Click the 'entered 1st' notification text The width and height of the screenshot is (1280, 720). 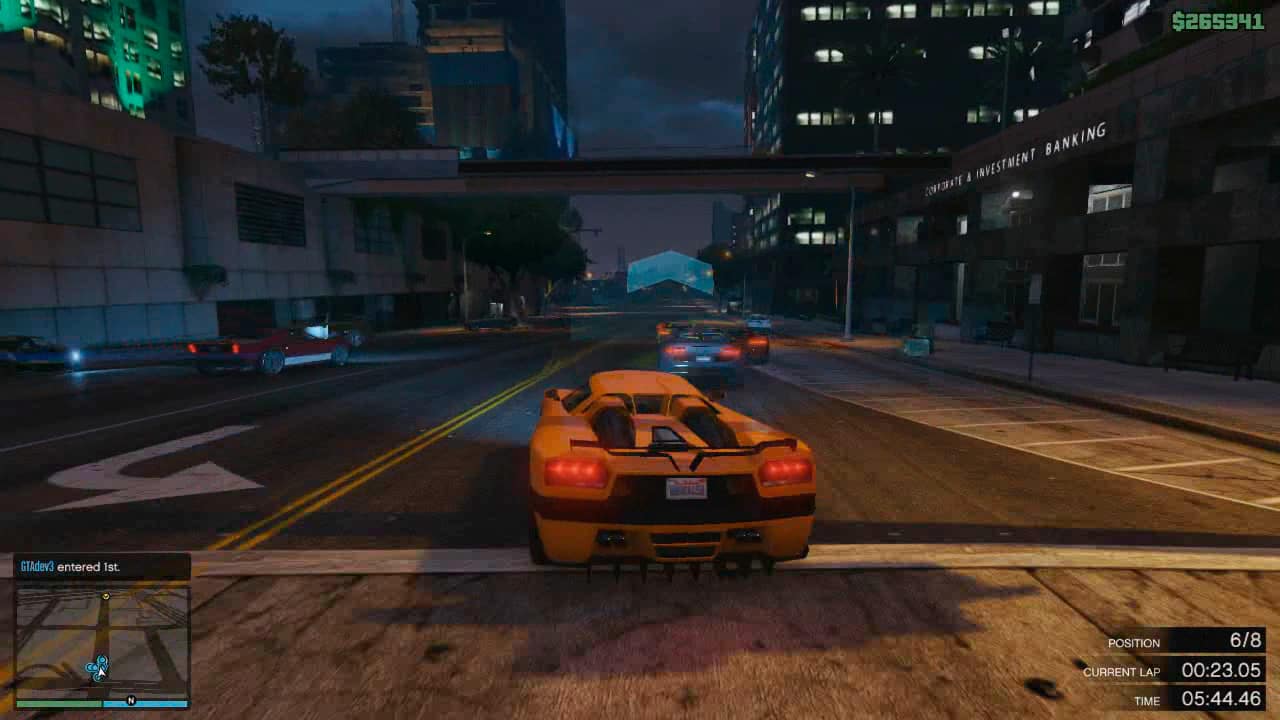pyautogui.click(x=90, y=566)
